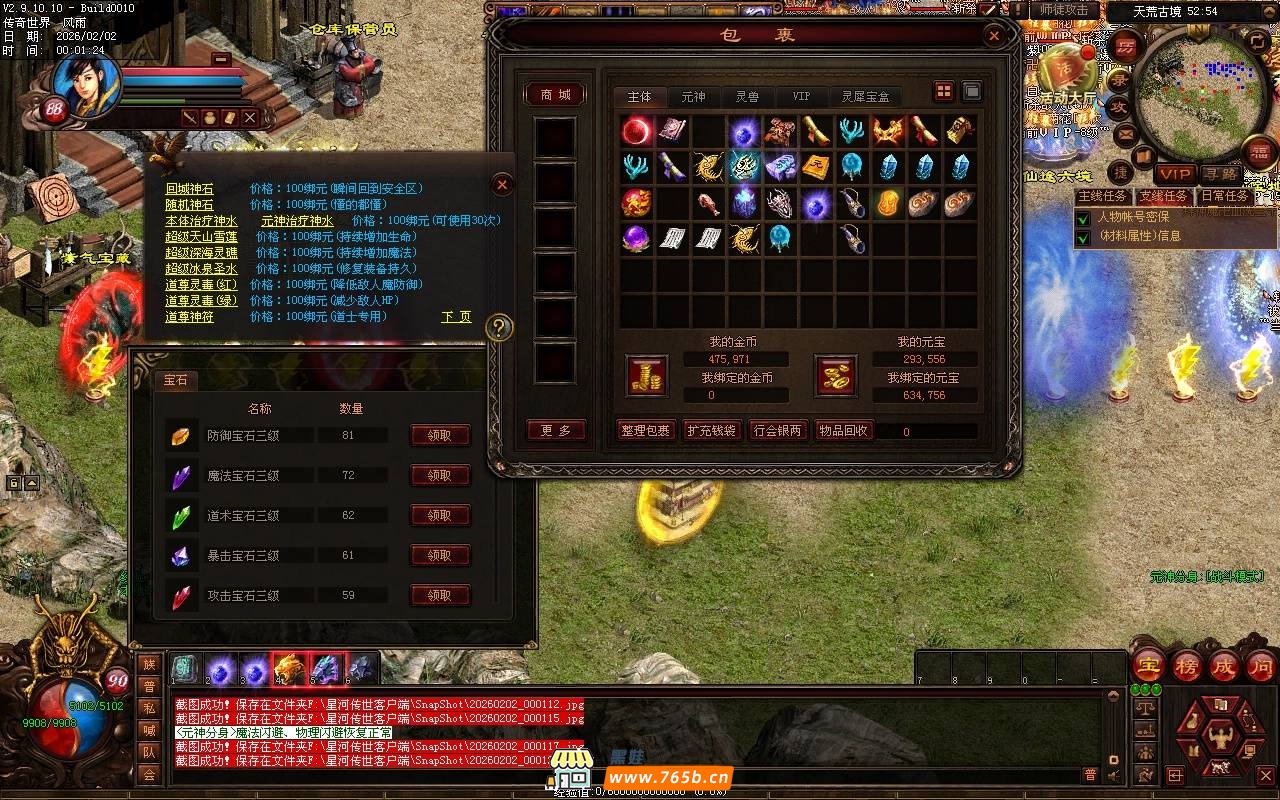1280x800 pixels.
Task: Toggle the 人物帐号密保 checkbox
Action: tap(1083, 218)
